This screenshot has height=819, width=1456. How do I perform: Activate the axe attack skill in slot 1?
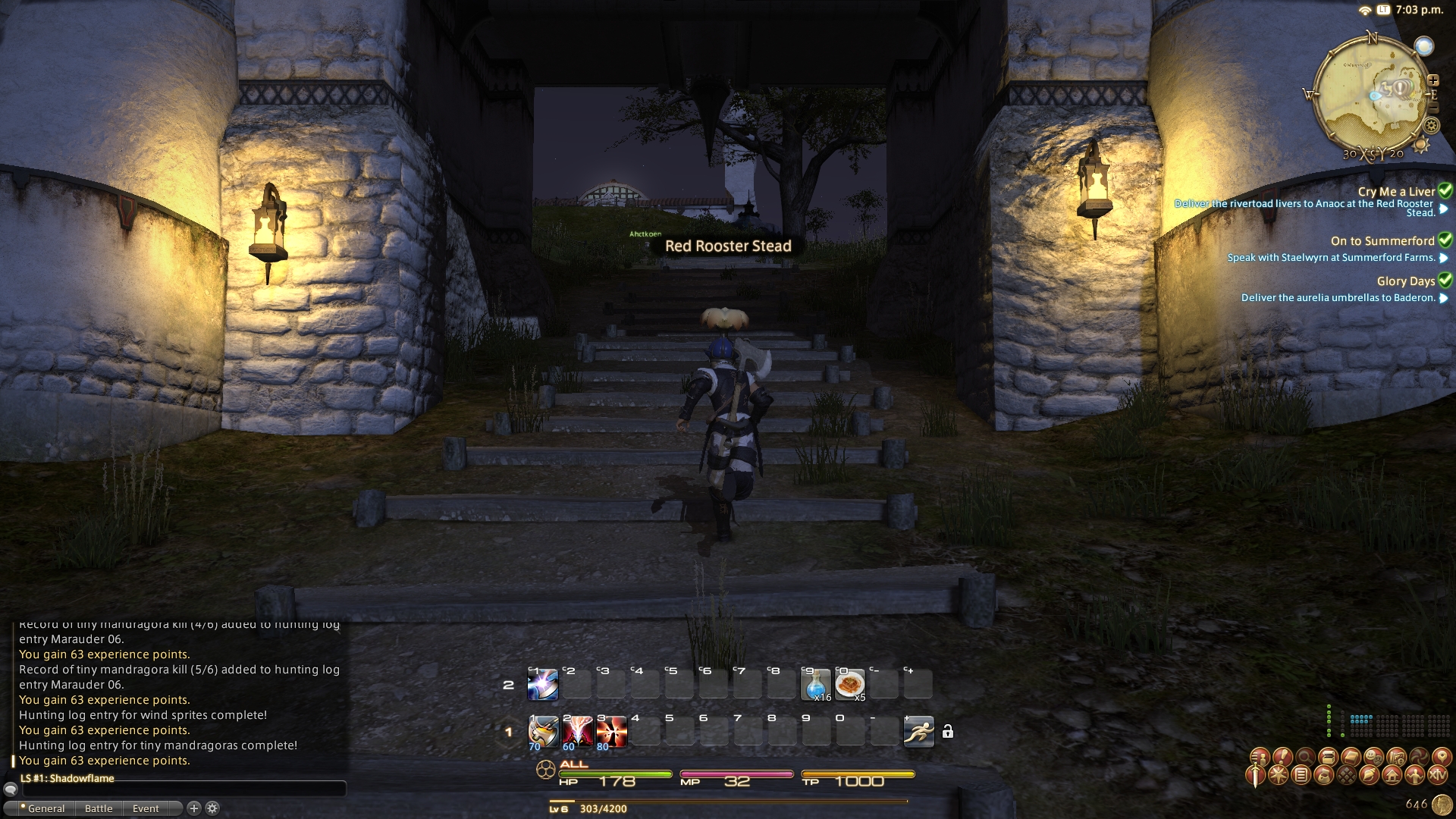(x=543, y=732)
